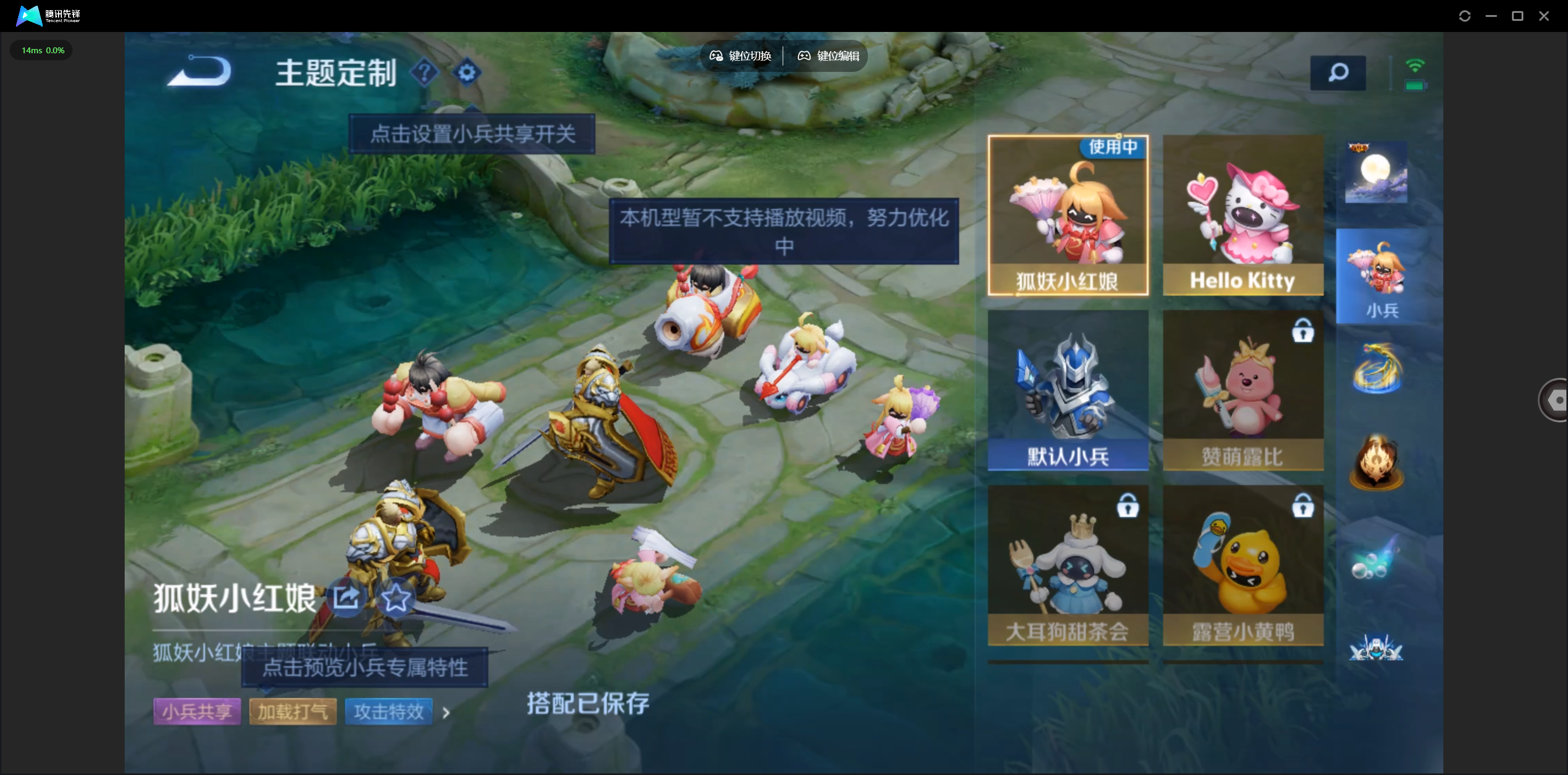Select the 狐妖小红娘 minion skin card
Viewport: 1568px width, 775px height.
click(1068, 215)
